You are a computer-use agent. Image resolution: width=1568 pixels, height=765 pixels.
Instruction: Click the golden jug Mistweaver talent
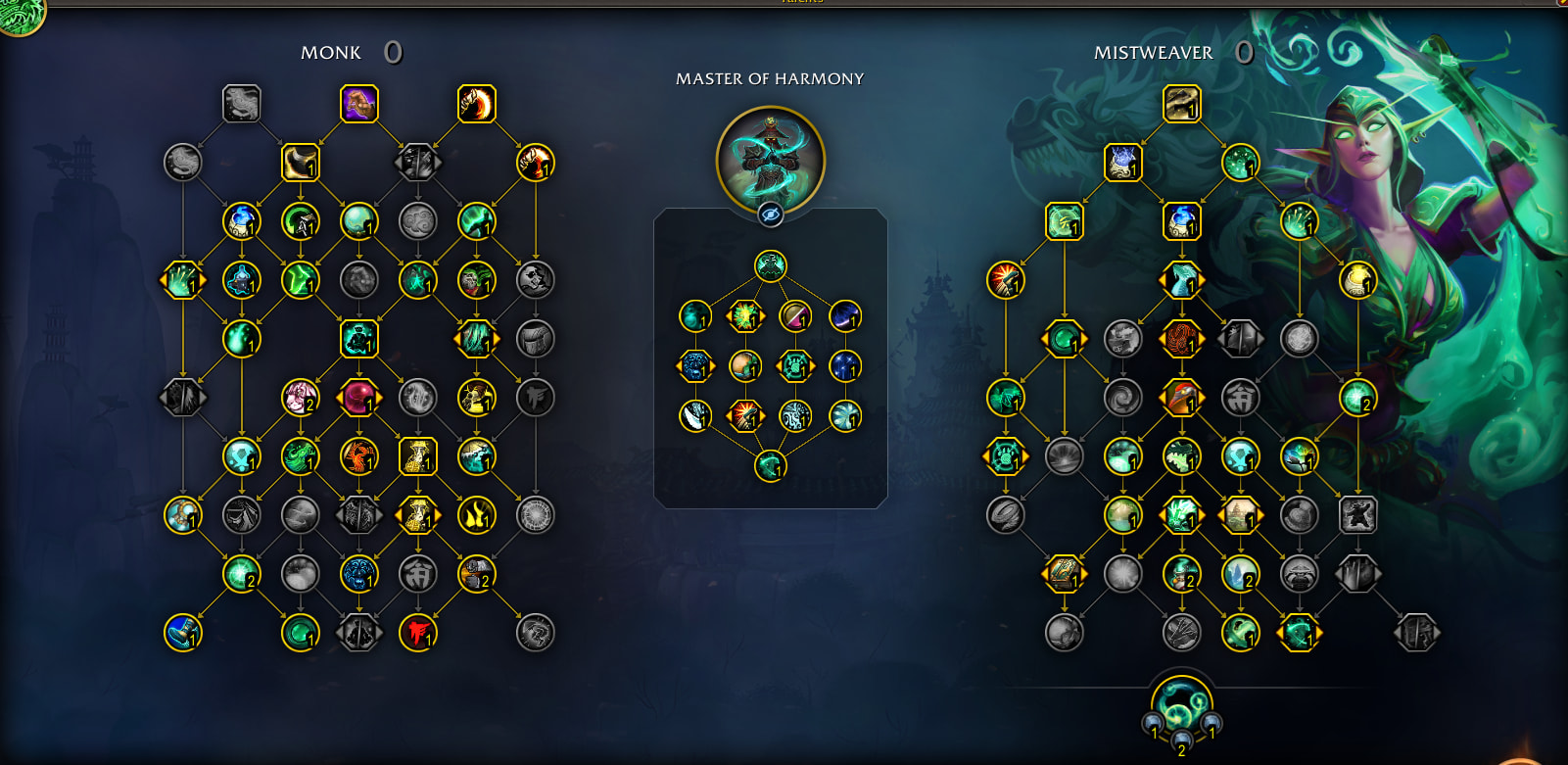coord(1358,280)
